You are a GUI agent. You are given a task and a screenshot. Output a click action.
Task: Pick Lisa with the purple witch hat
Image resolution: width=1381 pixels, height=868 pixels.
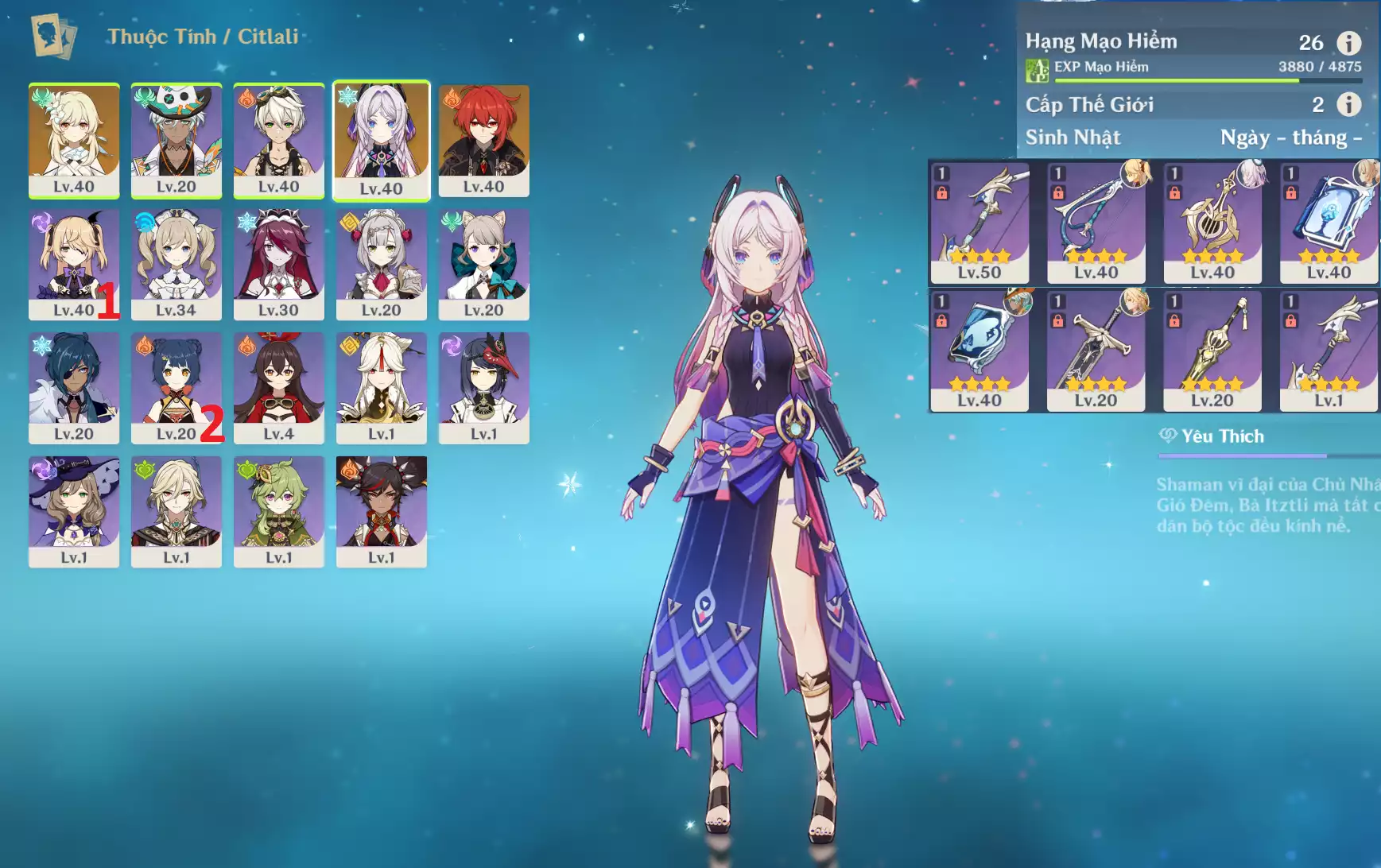point(74,511)
